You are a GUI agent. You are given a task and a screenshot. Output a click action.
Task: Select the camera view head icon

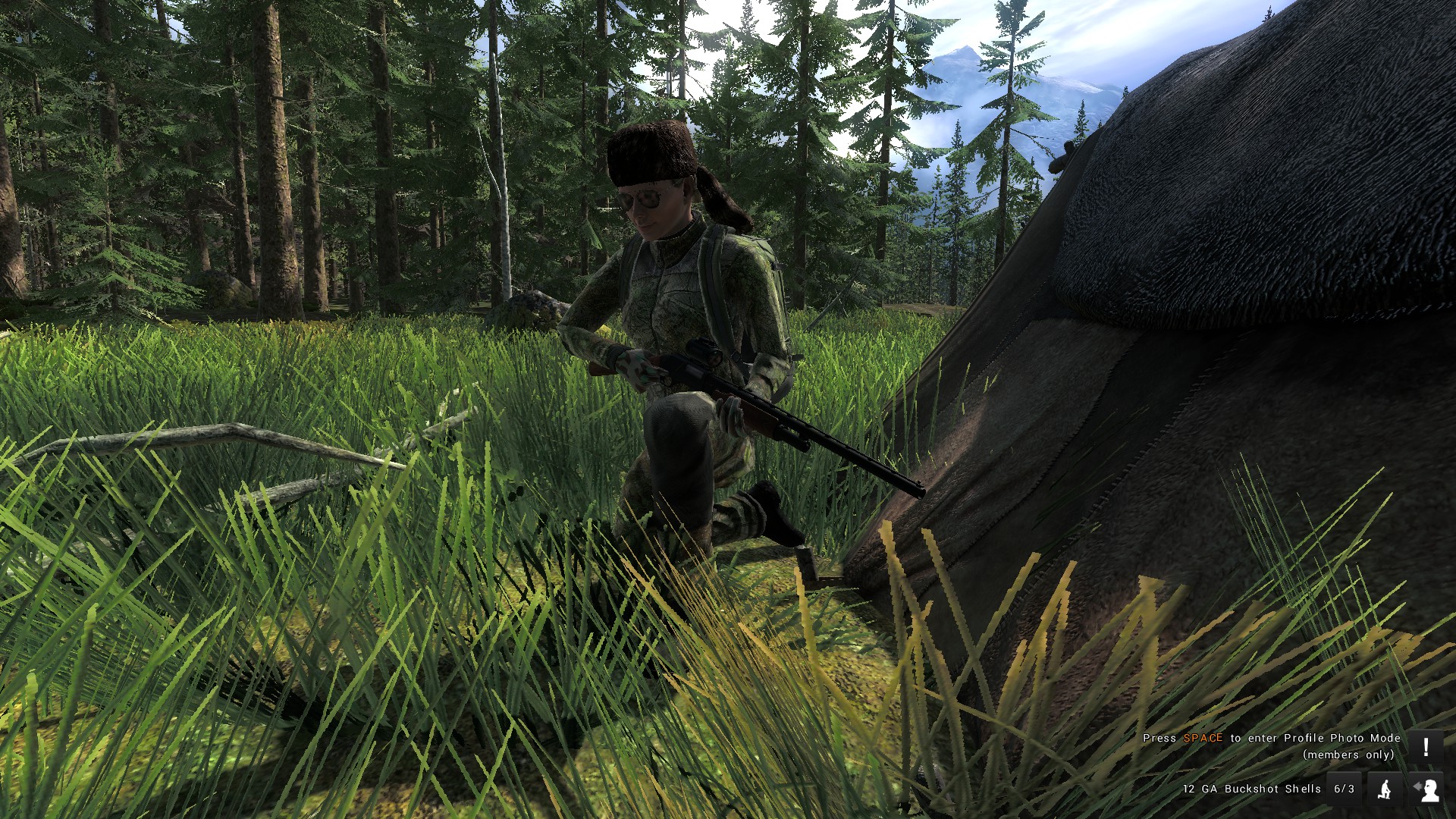1426,789
